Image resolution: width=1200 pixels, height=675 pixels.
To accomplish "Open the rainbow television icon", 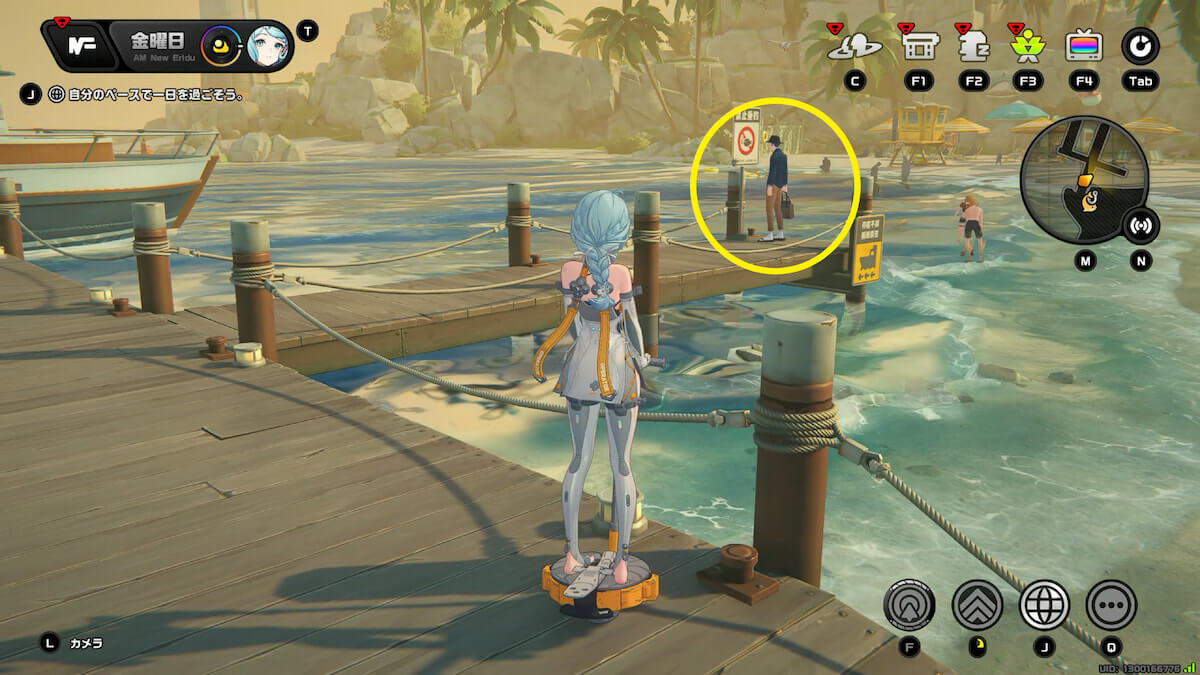I will [x=1084, y=46].
